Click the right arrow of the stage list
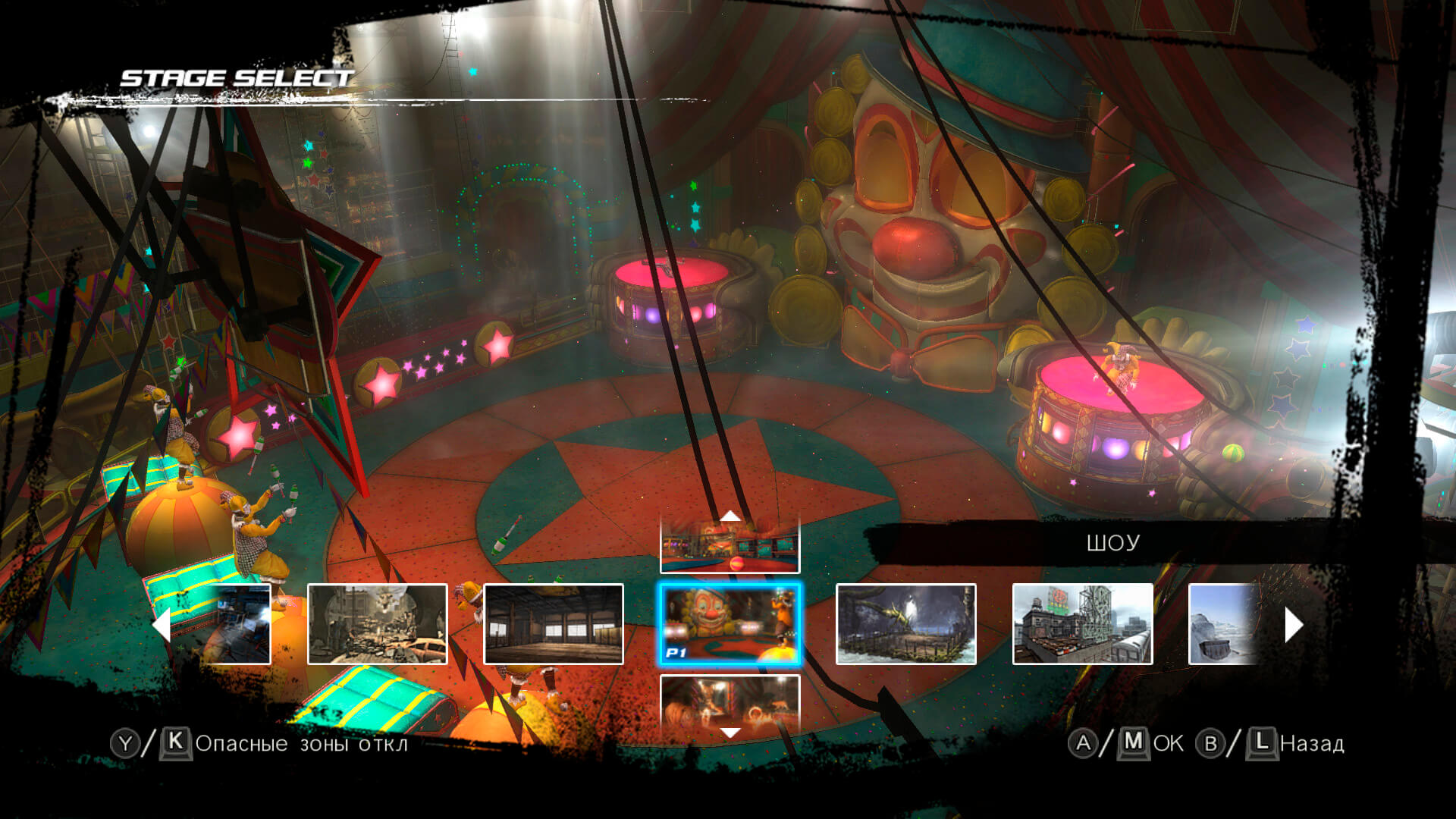The height and width of the screenshot is (819, 1456). pyautogui.click(x=1293, y=626)
